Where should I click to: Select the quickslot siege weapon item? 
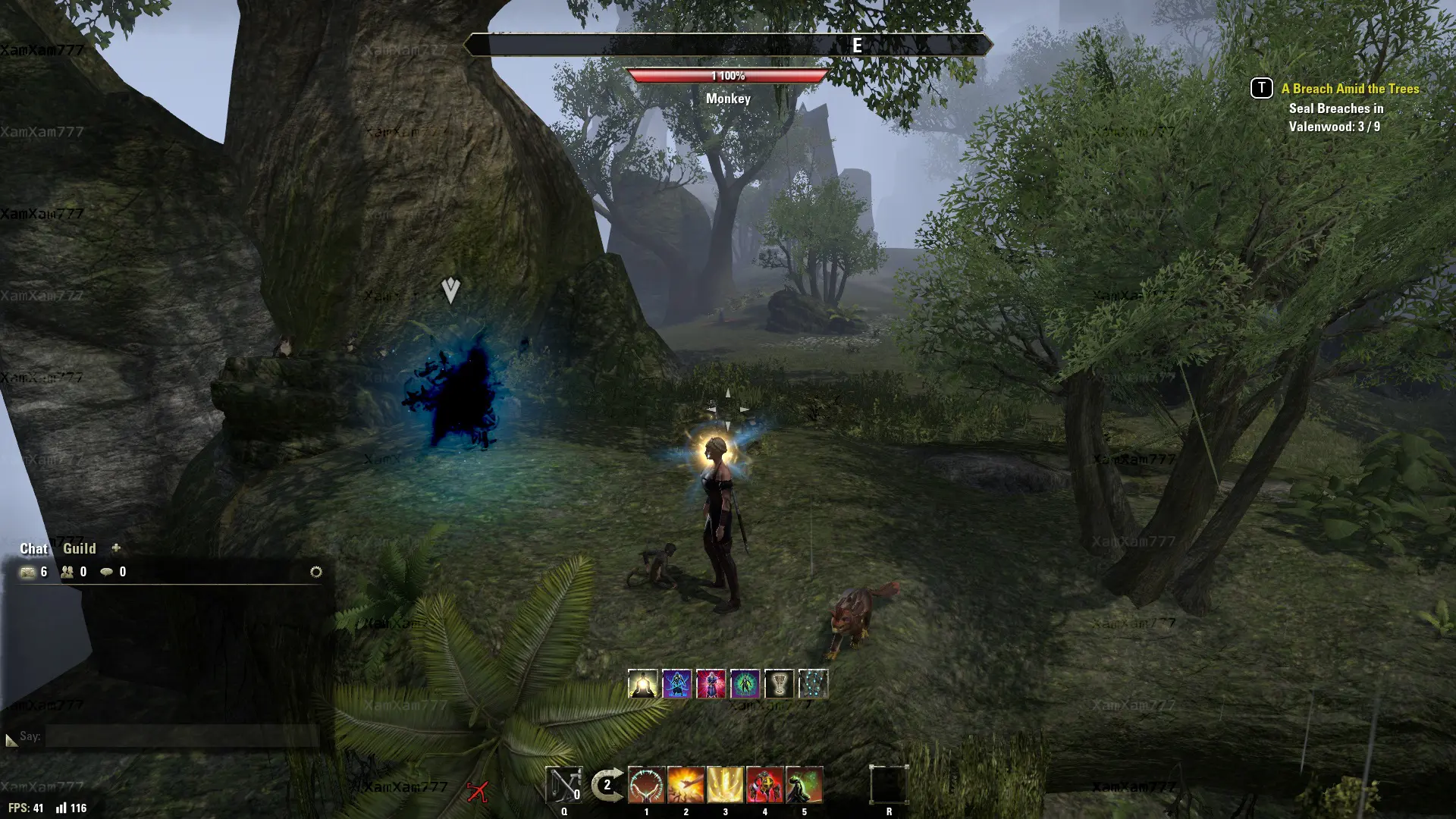(563, 785)
